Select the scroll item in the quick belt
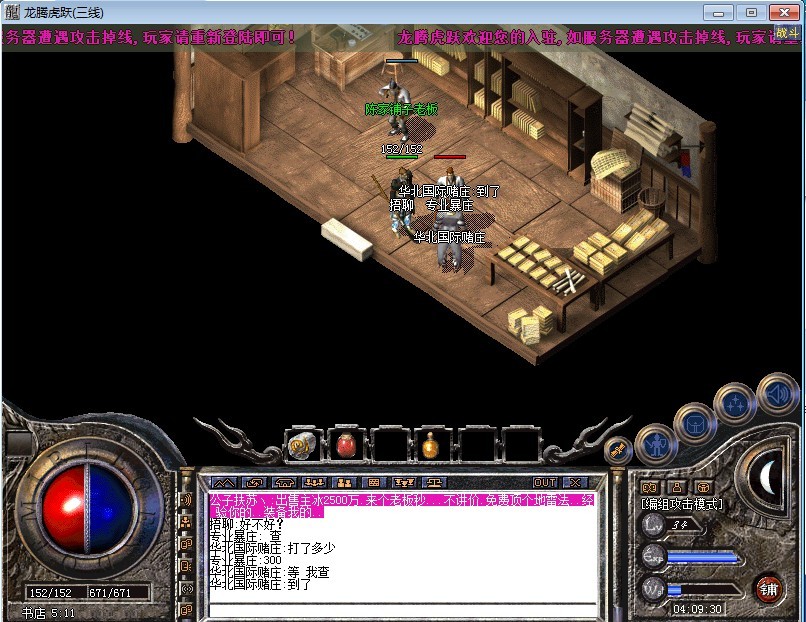Image resolution: width=806 pixels, height=622 pixels. click(x=301, y=444)
